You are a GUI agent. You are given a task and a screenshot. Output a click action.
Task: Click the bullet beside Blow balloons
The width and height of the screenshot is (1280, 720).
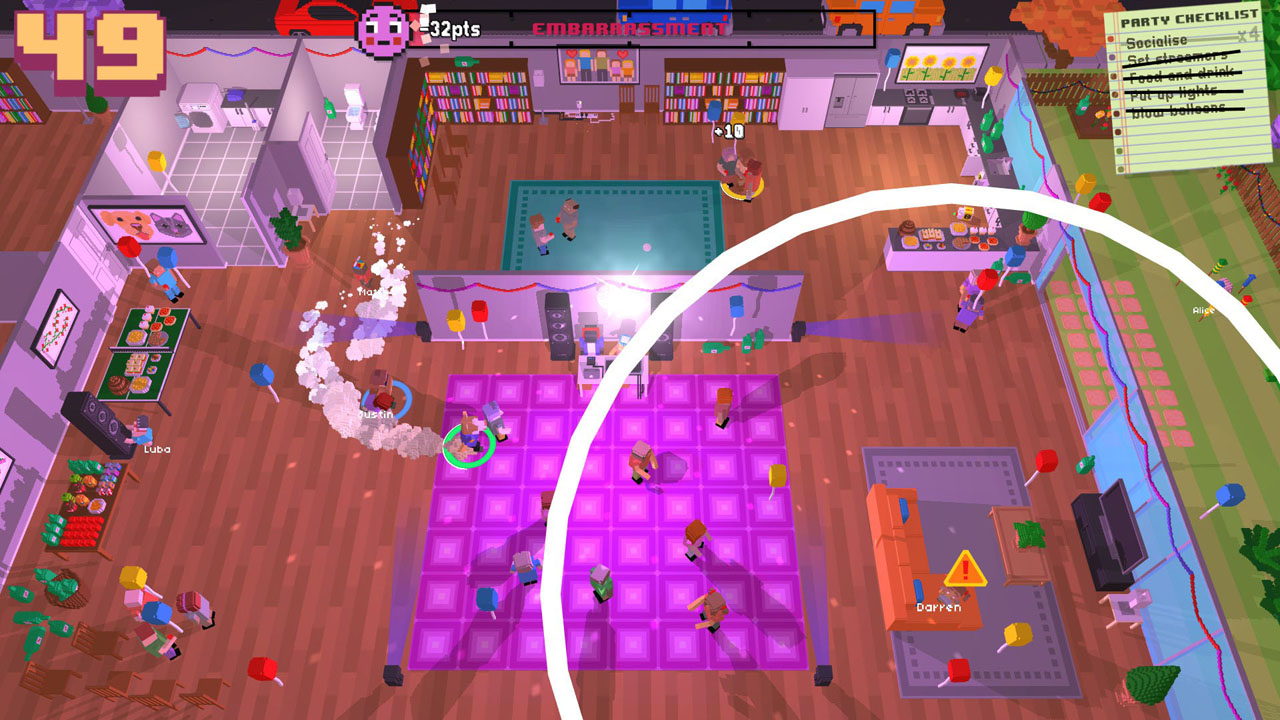1117,110
